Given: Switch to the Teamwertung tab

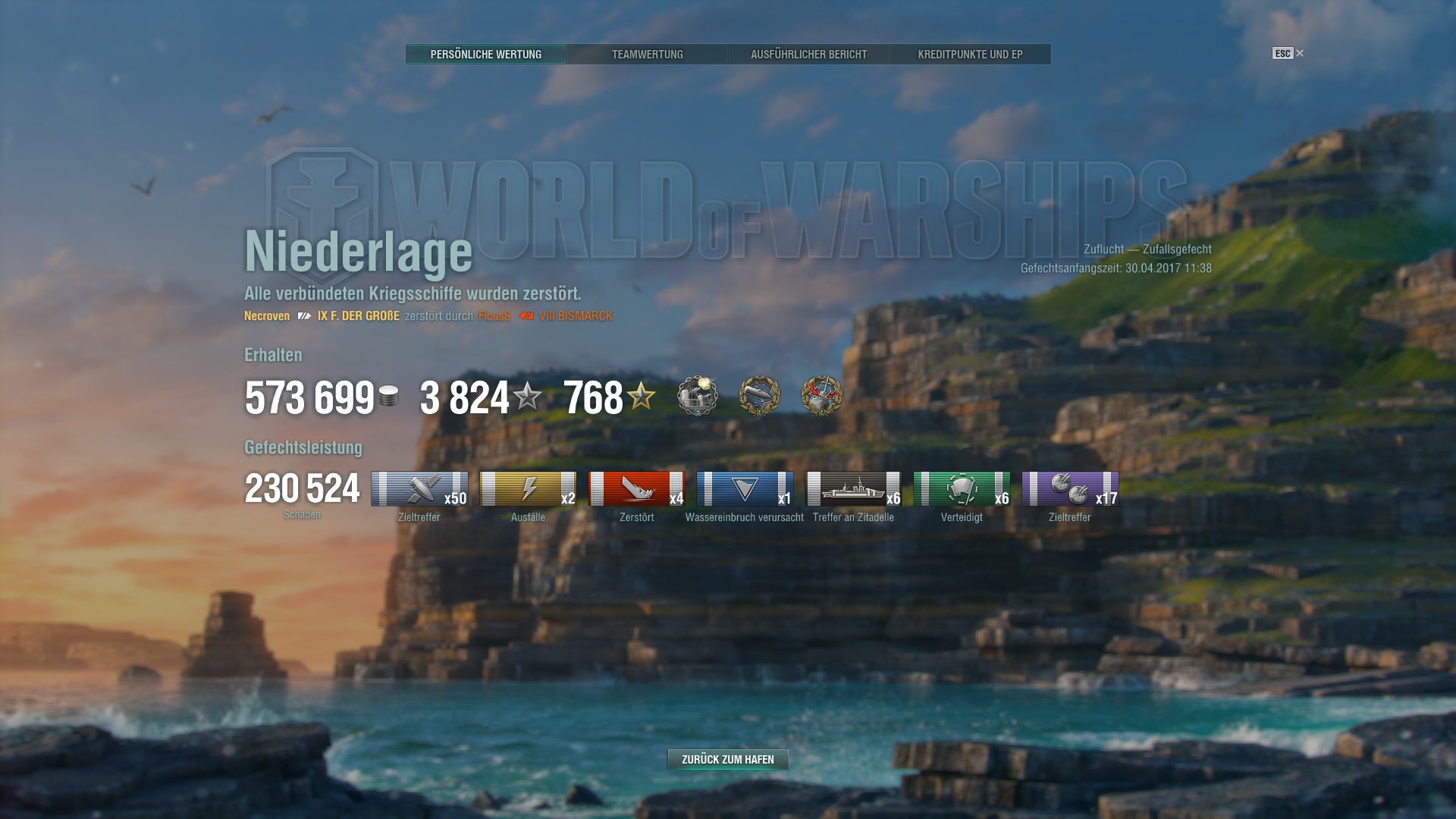Looking at the screenshot, I should tap(647, 55).
